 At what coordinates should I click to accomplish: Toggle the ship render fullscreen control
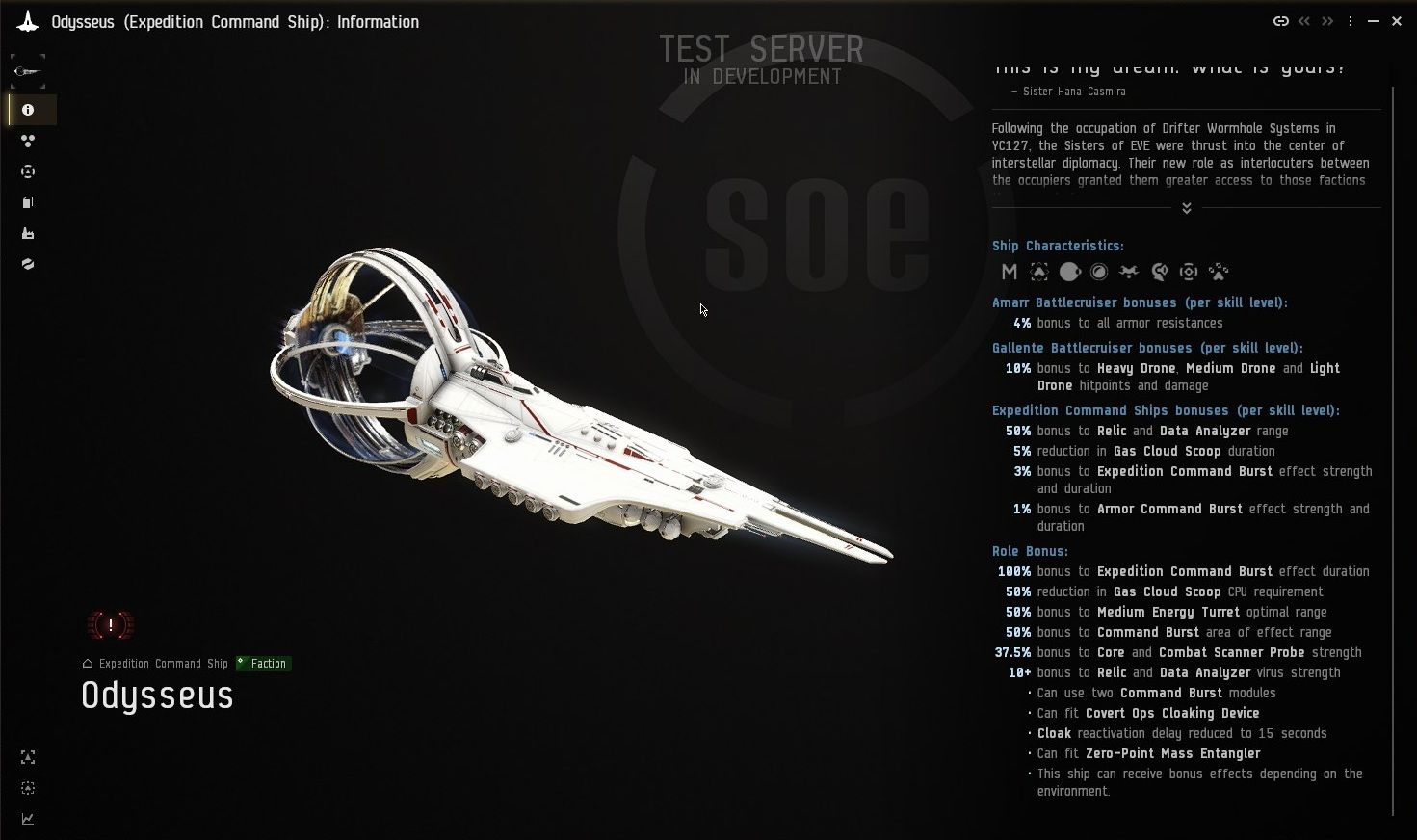(27, 758)
